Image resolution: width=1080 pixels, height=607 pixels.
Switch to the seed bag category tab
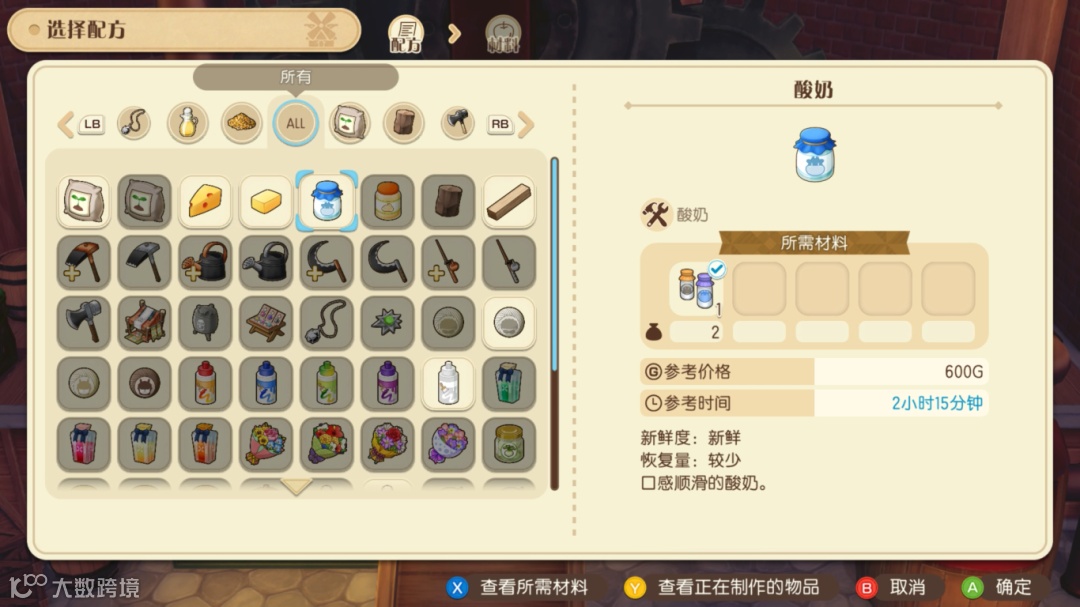coord(350,124)
